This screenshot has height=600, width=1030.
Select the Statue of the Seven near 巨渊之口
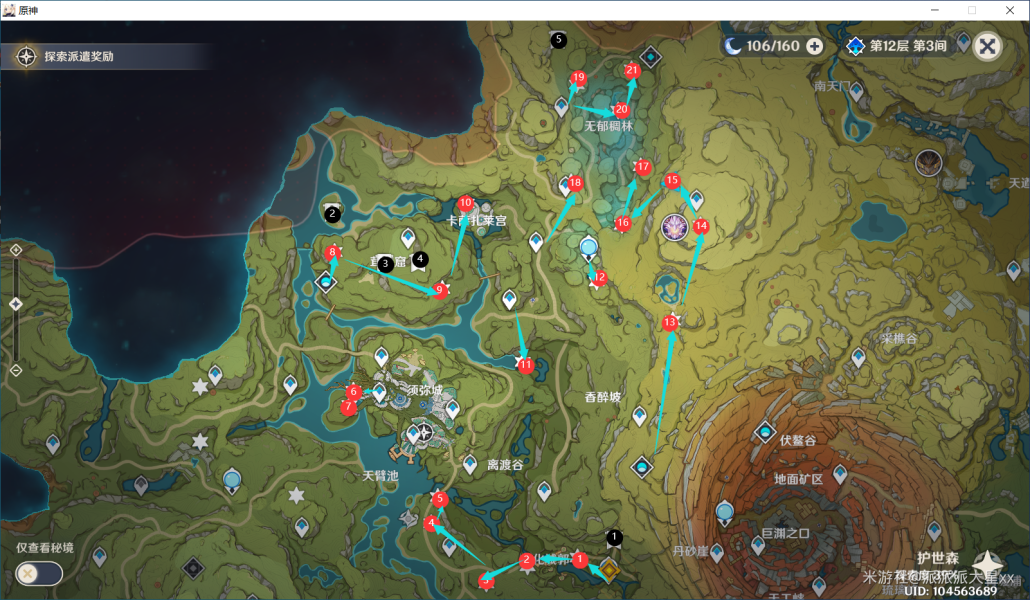tap(725, 512)
